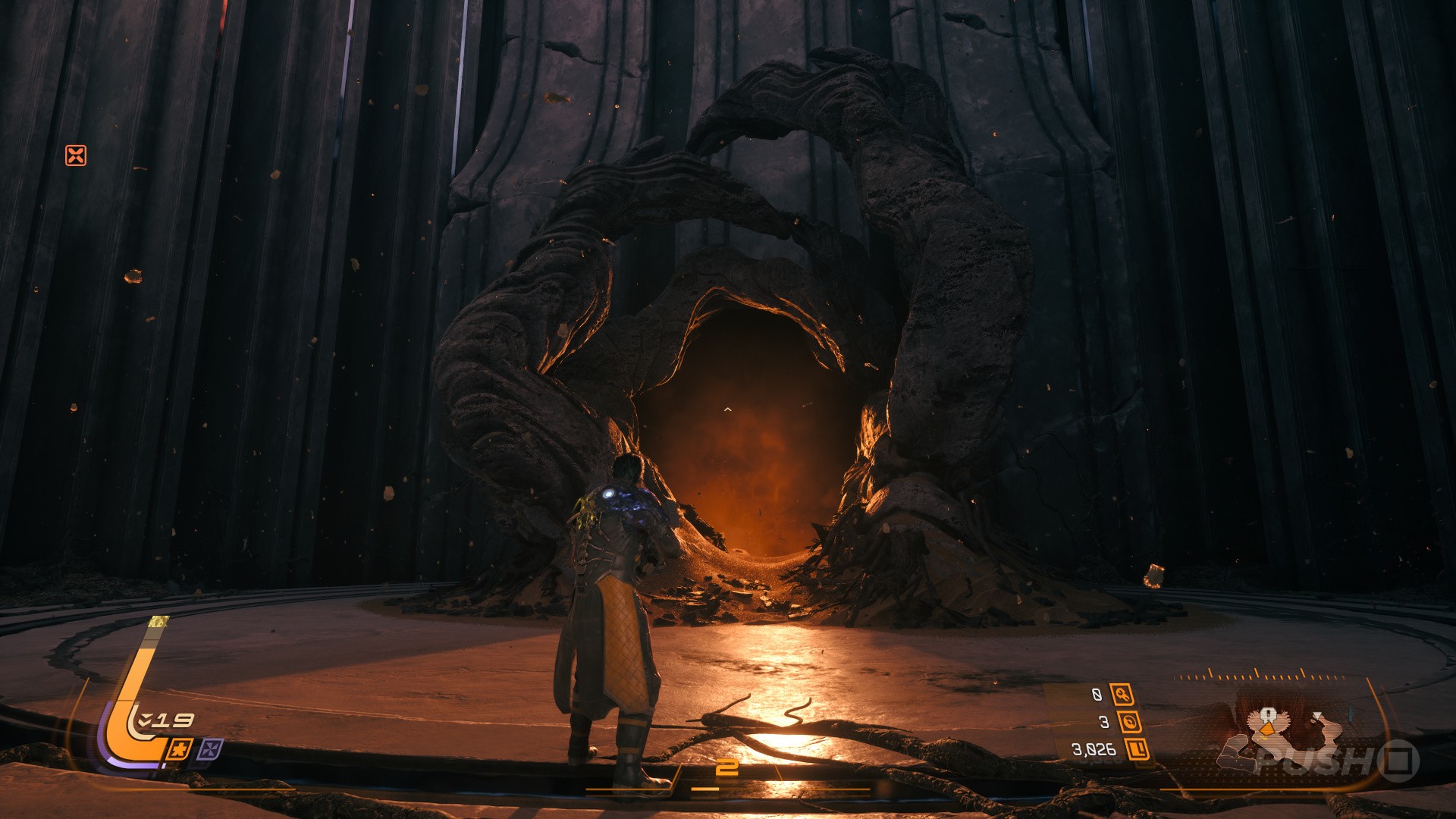
Task: Click the orange X status icon
Action: point(76,155)
